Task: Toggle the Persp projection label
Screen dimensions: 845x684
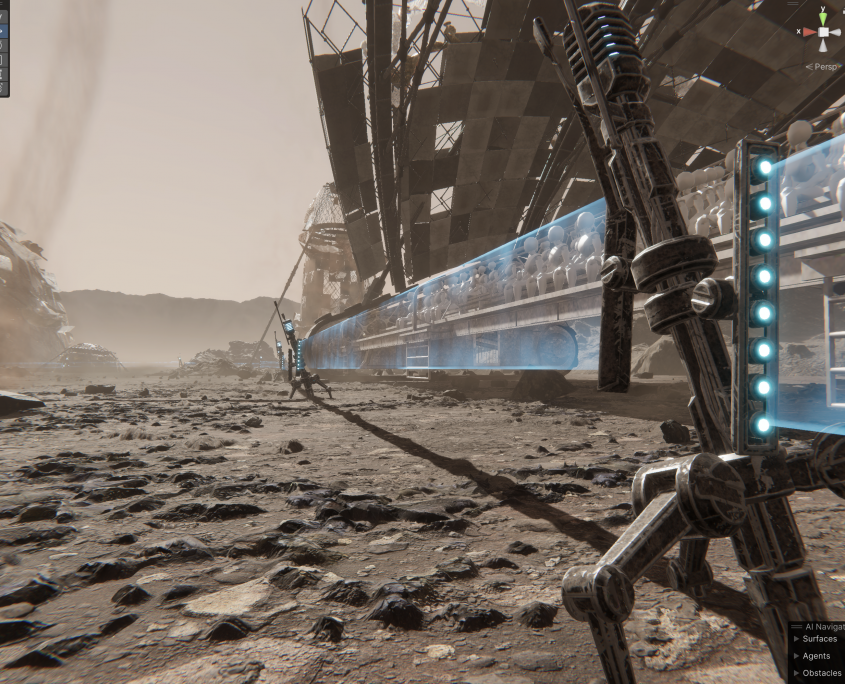Action: (x=825, y=67)
